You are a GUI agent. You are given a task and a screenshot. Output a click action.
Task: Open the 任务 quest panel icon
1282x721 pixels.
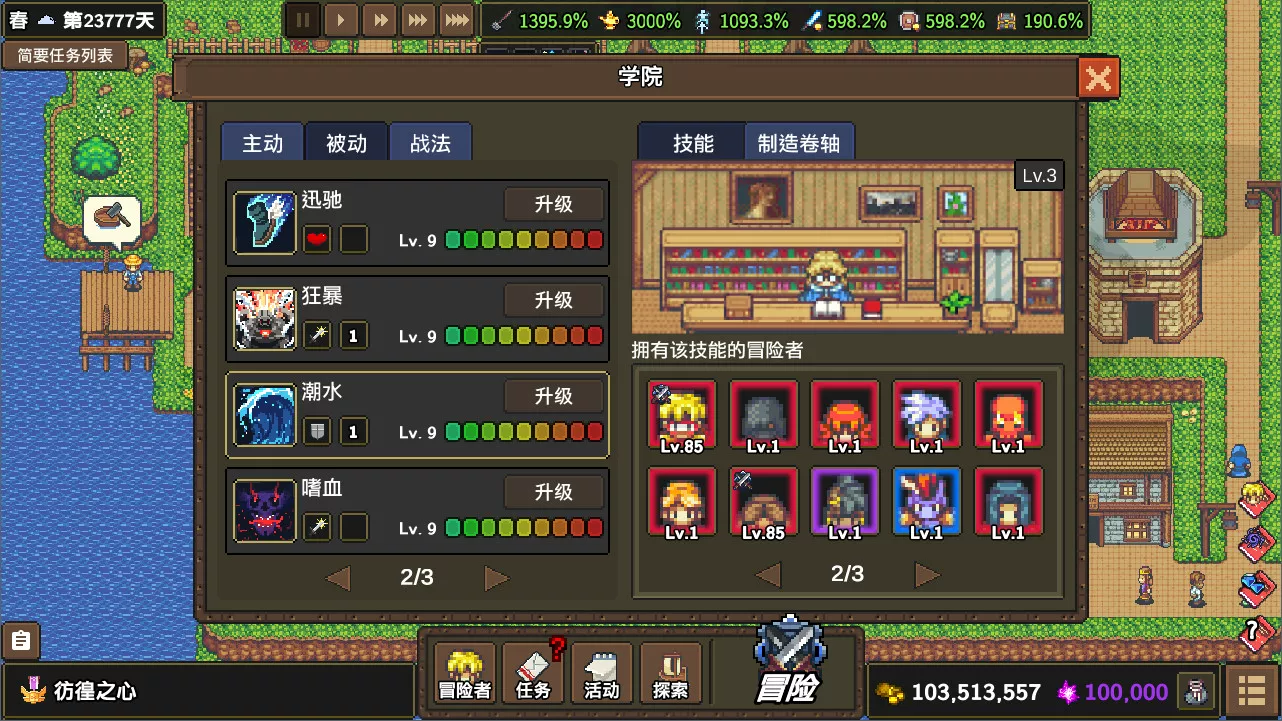pos(533,671)
